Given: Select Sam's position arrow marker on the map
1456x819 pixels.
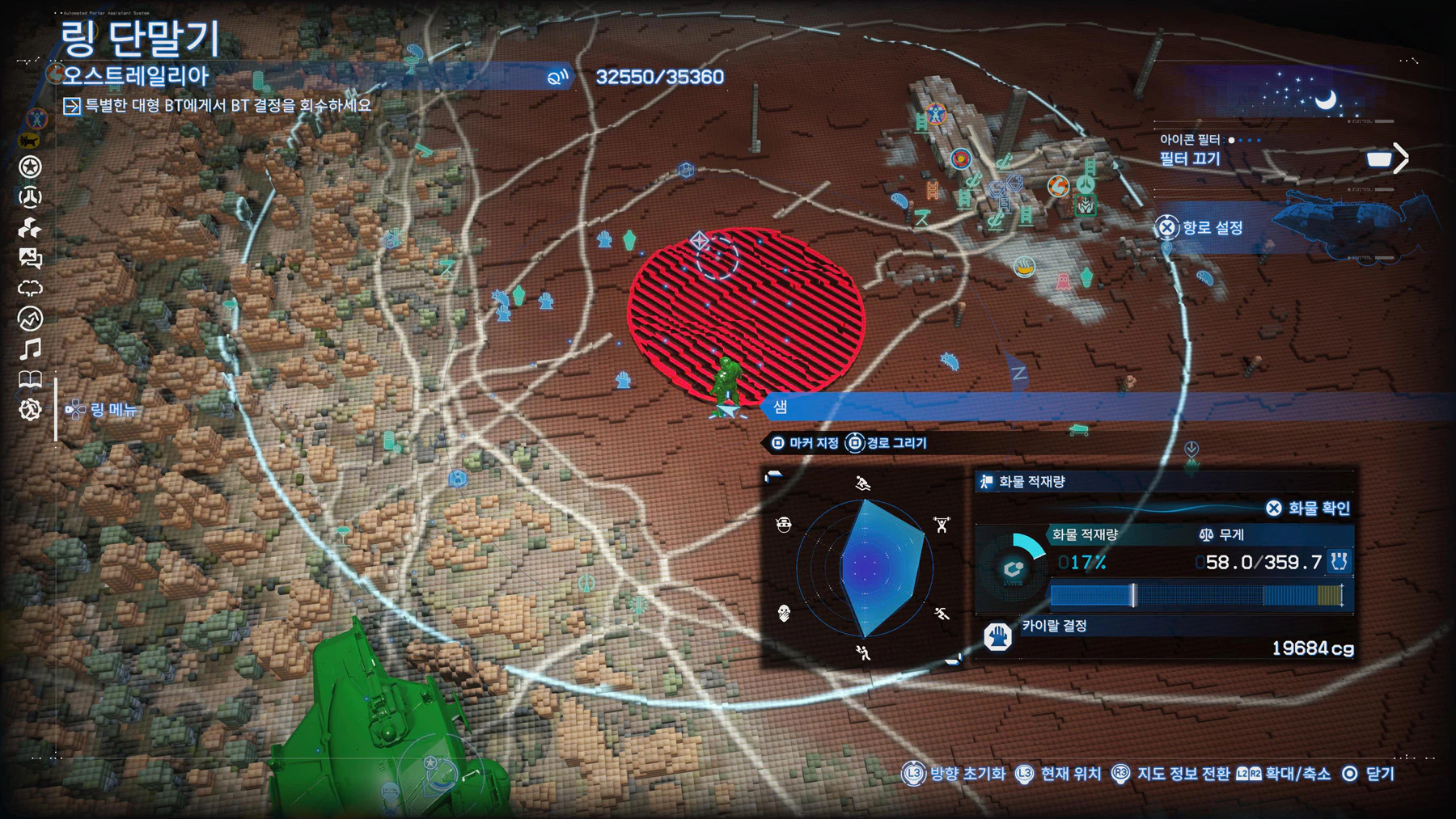Looking at the screenshot, I should [726, 412].
